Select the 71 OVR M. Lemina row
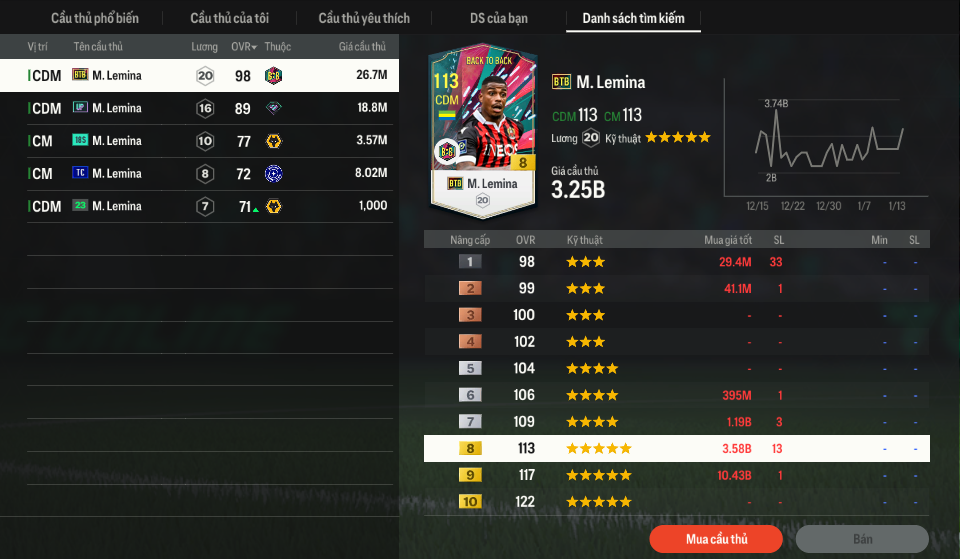960x559 pixels. pyautogui.click(x=199, y=207)
